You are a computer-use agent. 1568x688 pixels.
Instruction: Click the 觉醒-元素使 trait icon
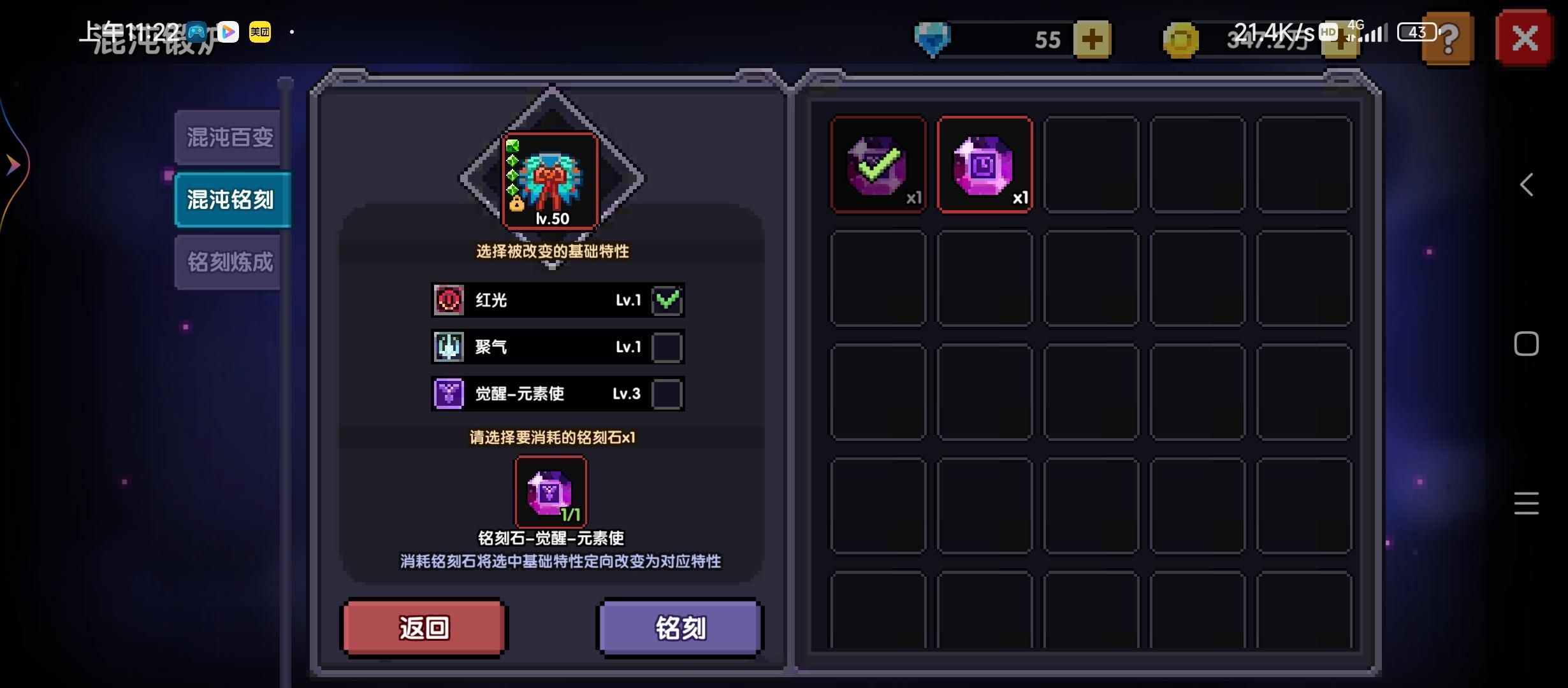449,394
